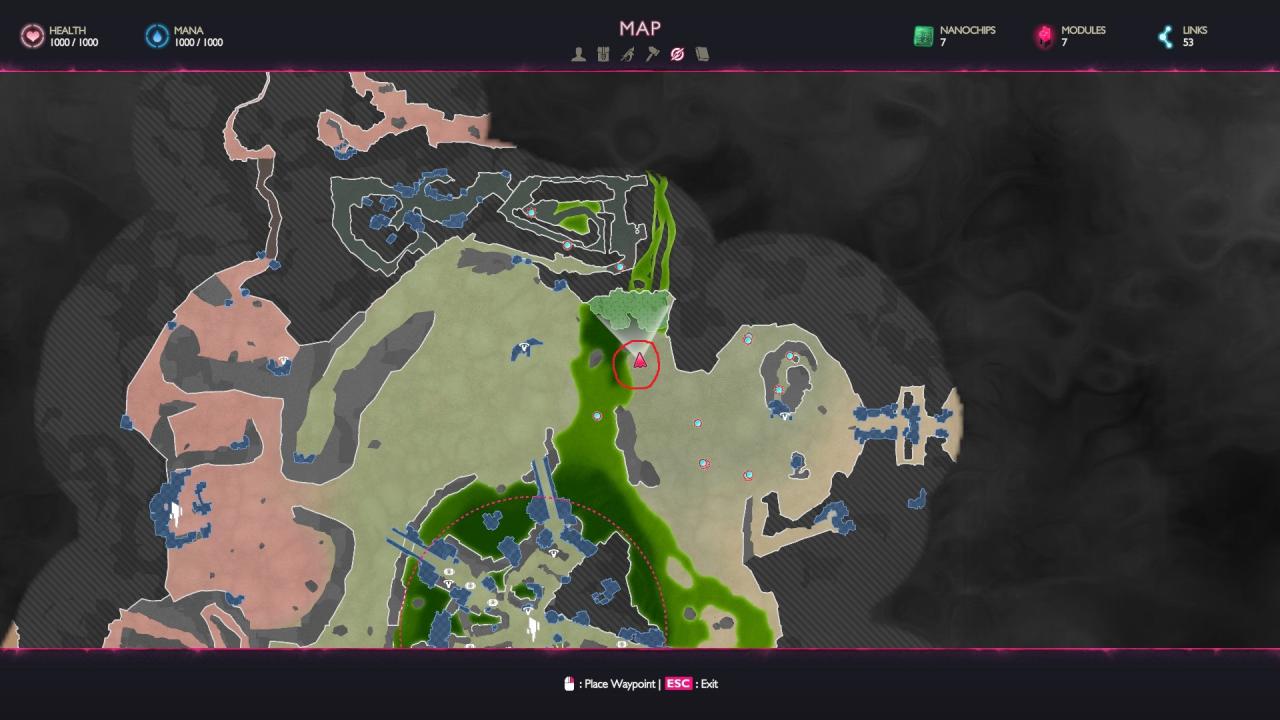
Task: Open the book journal tab
Action: 702,54
